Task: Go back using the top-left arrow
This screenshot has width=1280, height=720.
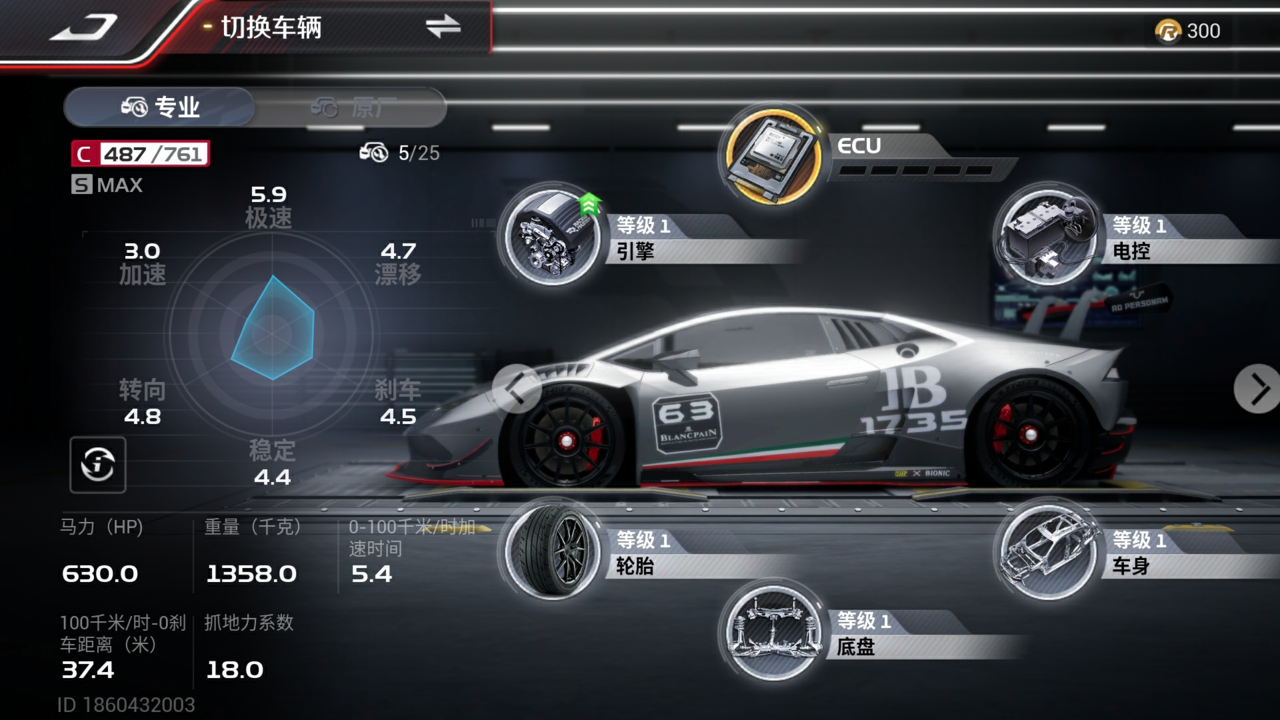Action: pos(85,27)
